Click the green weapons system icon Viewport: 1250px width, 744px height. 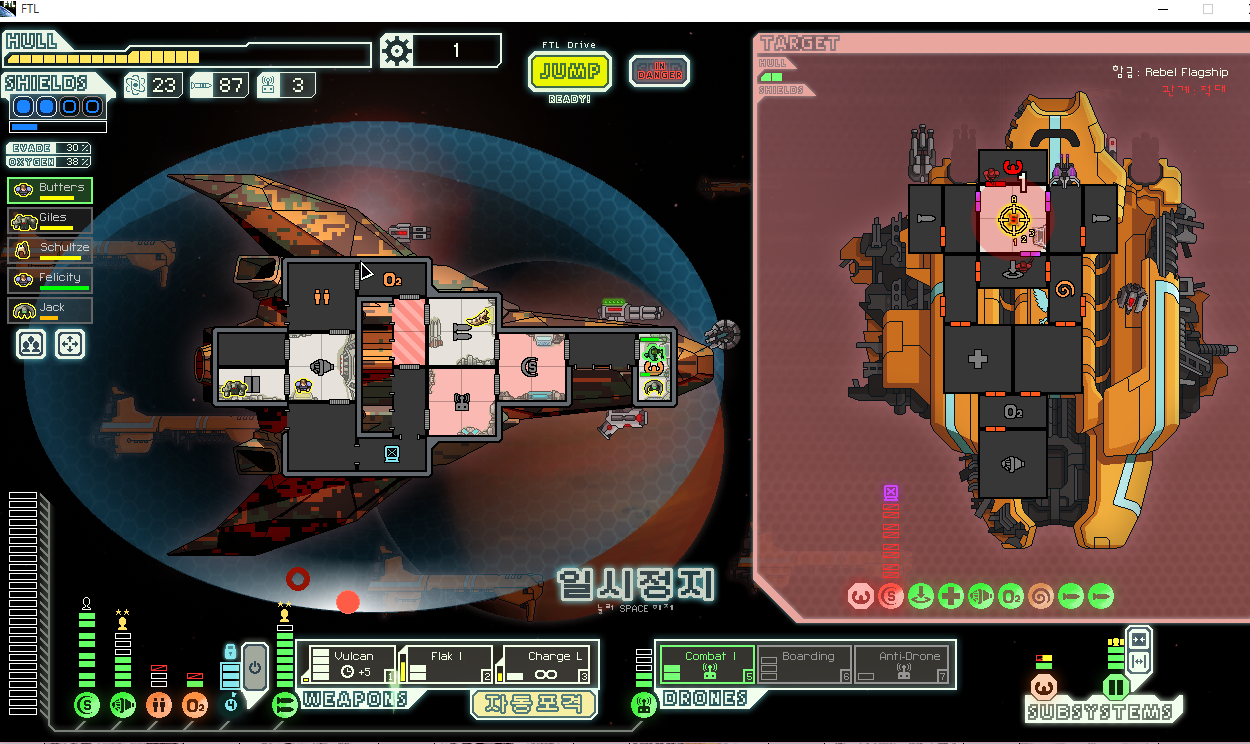(x=285, y=705)
